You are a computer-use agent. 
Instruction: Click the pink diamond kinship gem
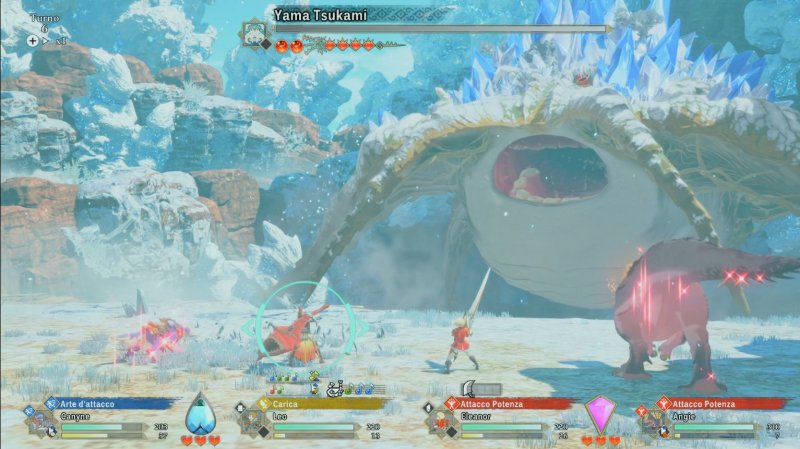[600, 414]
